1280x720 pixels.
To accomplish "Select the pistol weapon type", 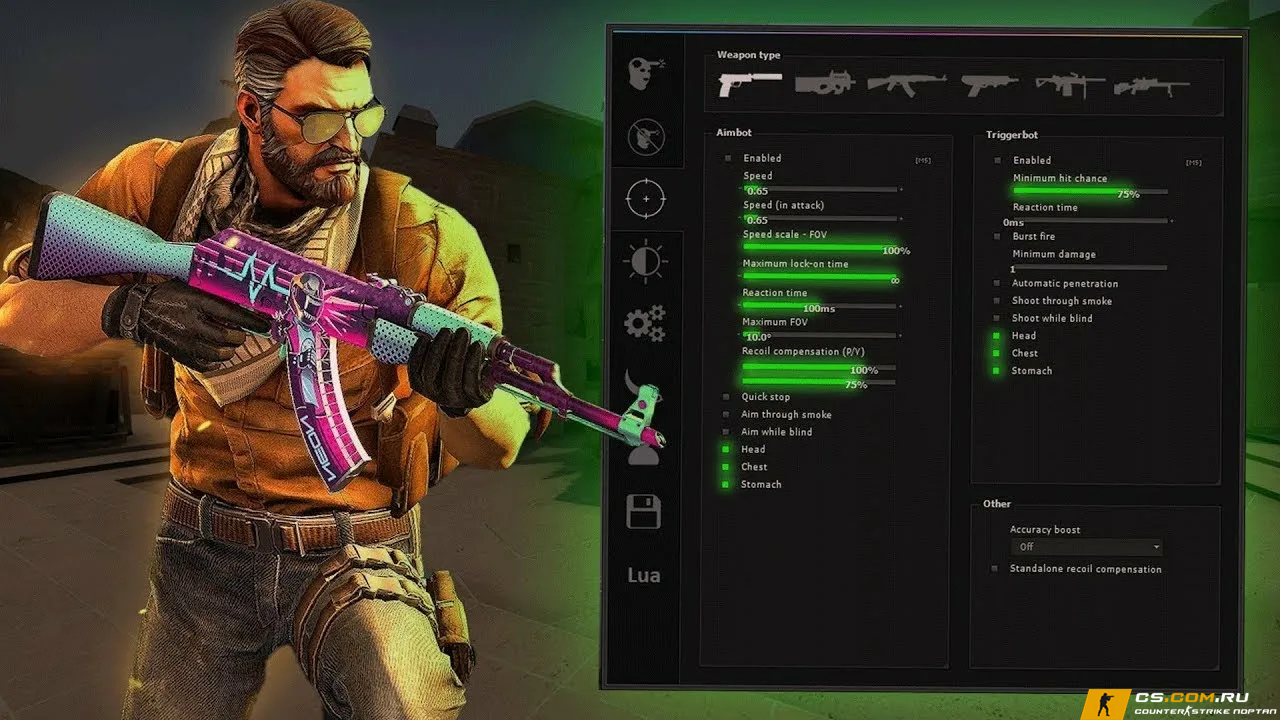I will [749, 84].
